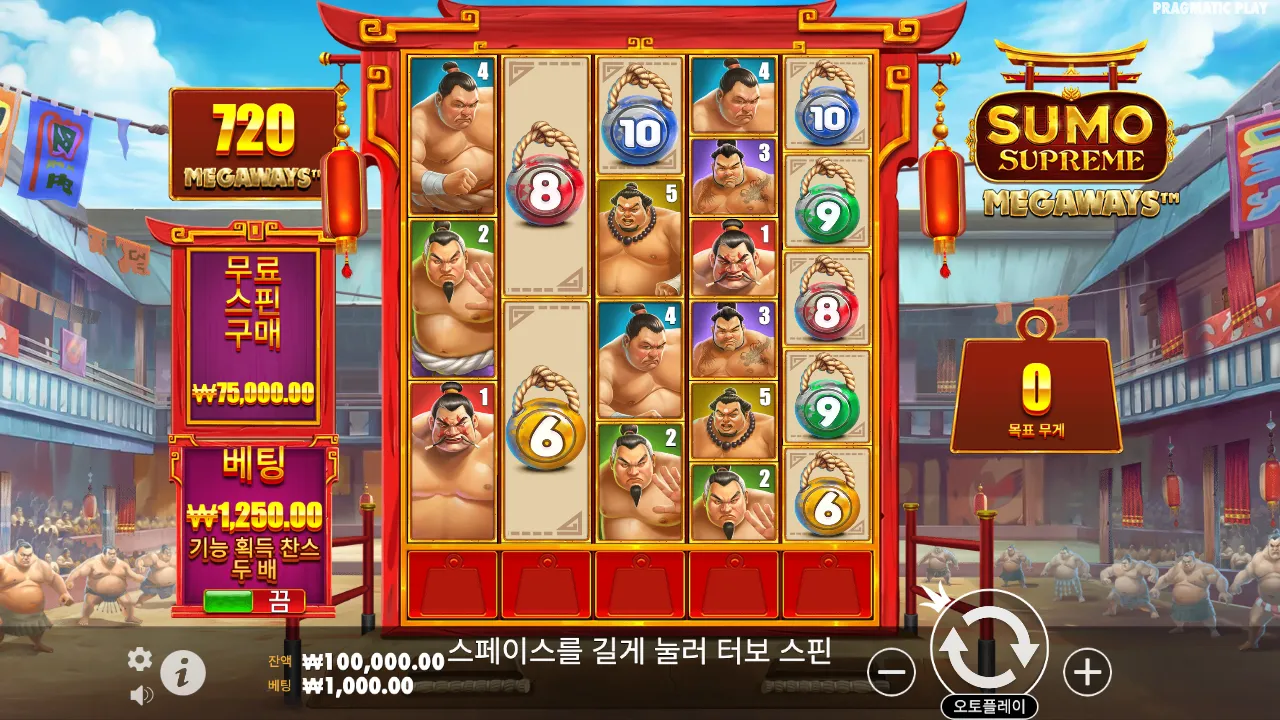This screenshot has height=720, width=1280.
Task: Toggle the double chance bet switch
Action: tap(254, 601)
